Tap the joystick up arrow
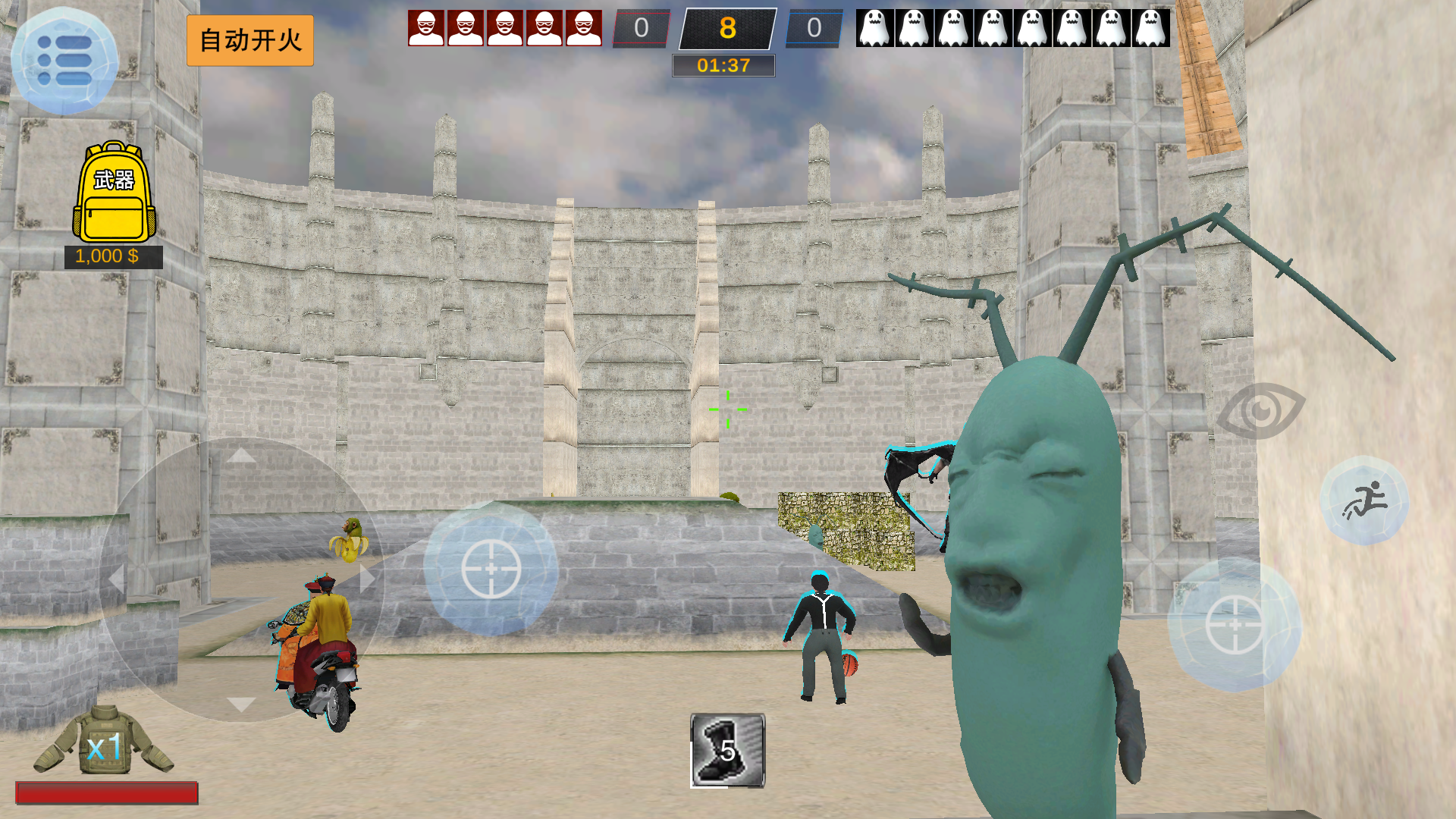The image size is (1456, 819). [x=241, y=455]
